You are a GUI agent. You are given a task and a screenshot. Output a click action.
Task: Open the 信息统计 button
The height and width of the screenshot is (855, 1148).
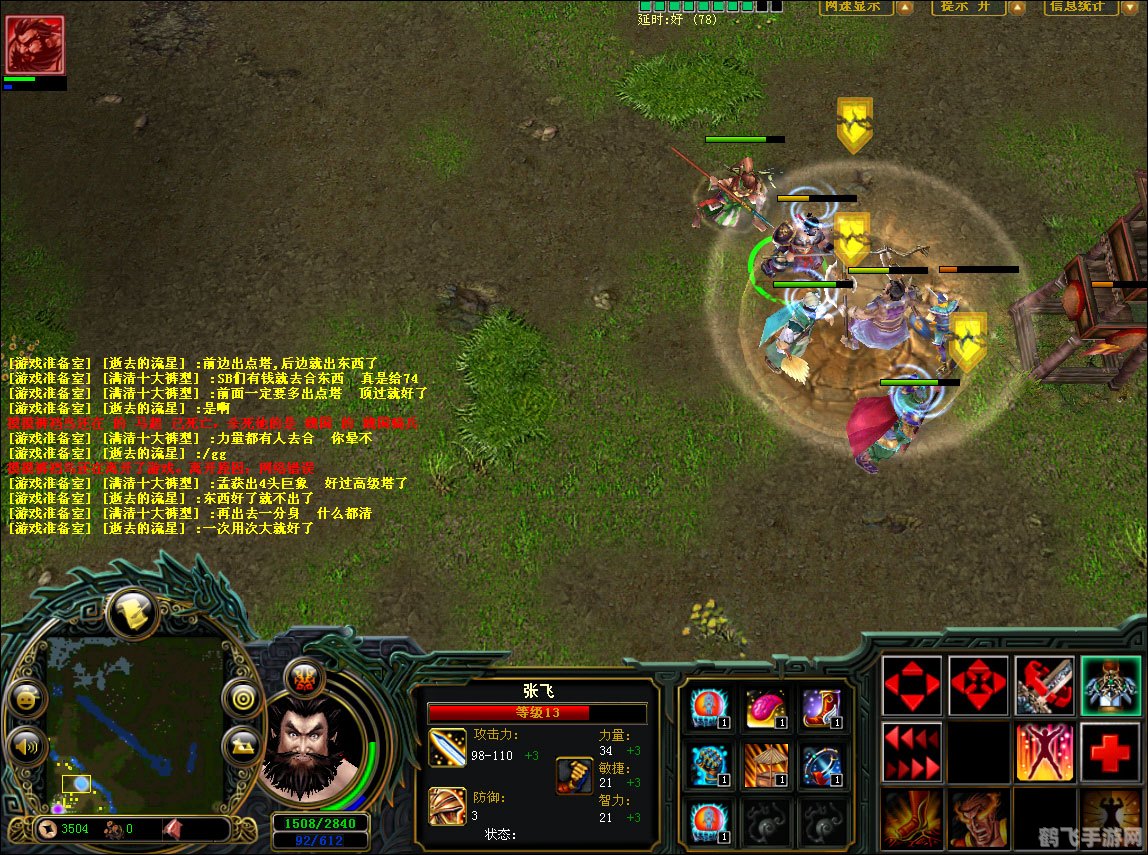[1081, 7]
